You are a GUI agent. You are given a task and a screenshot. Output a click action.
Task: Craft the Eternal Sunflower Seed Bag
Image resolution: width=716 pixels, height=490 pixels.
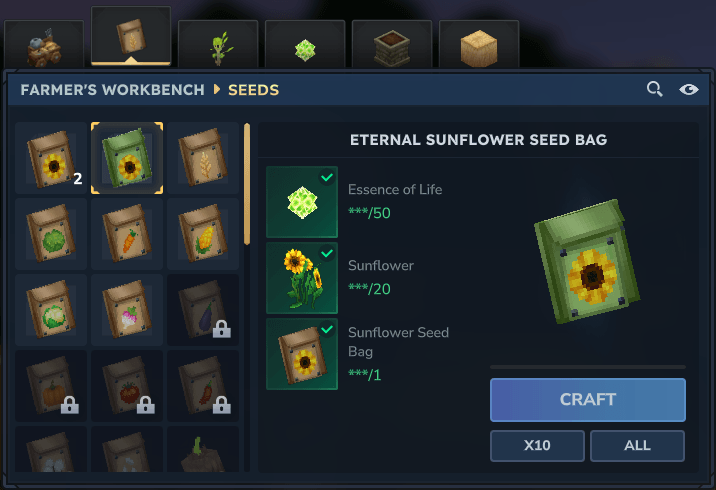(x=587, y=400)
